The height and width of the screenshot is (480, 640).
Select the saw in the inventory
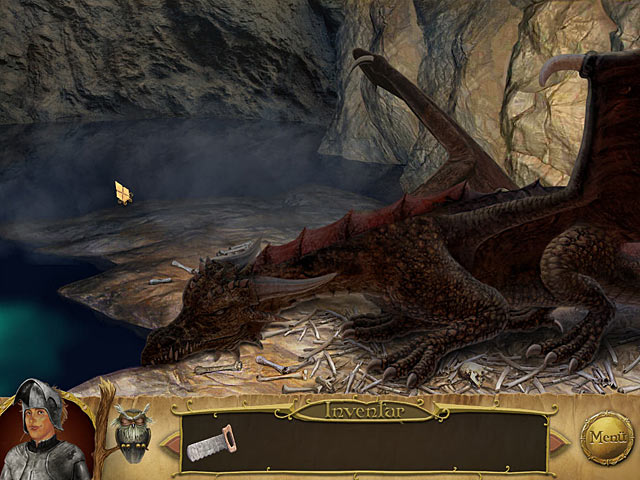tap(210, 443)
